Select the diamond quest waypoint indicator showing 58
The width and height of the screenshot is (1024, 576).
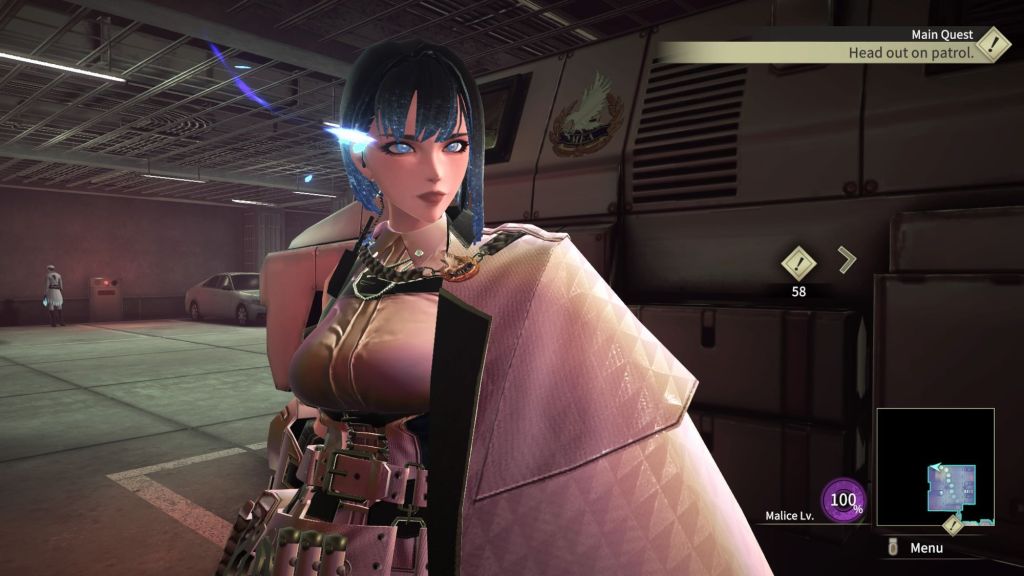click(798, 263)
